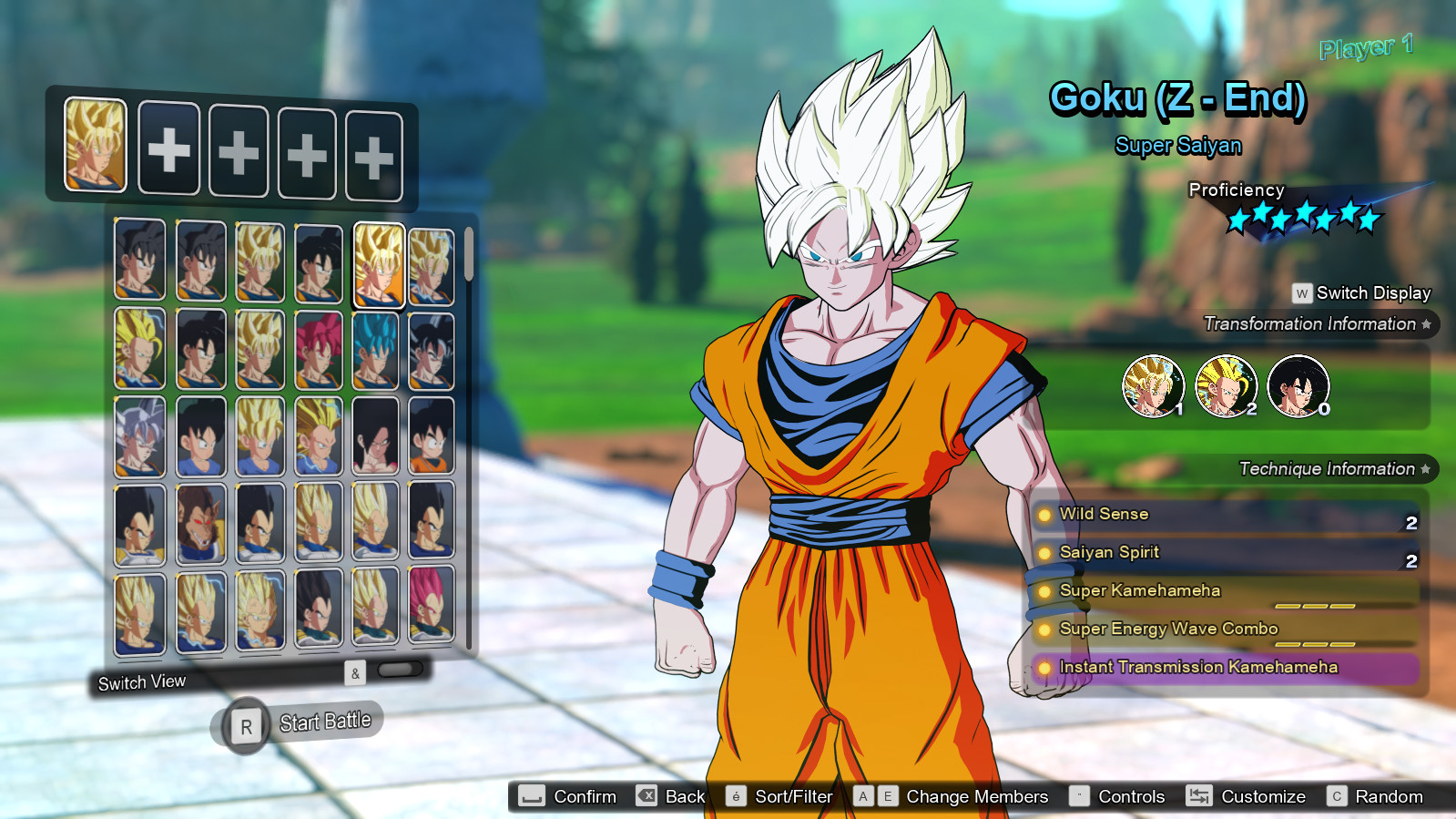Image resolution: width=1456 pixels, height=819 pixels.
Task: Select the Confirm option in bottom bar
Action: click(565, 795)
